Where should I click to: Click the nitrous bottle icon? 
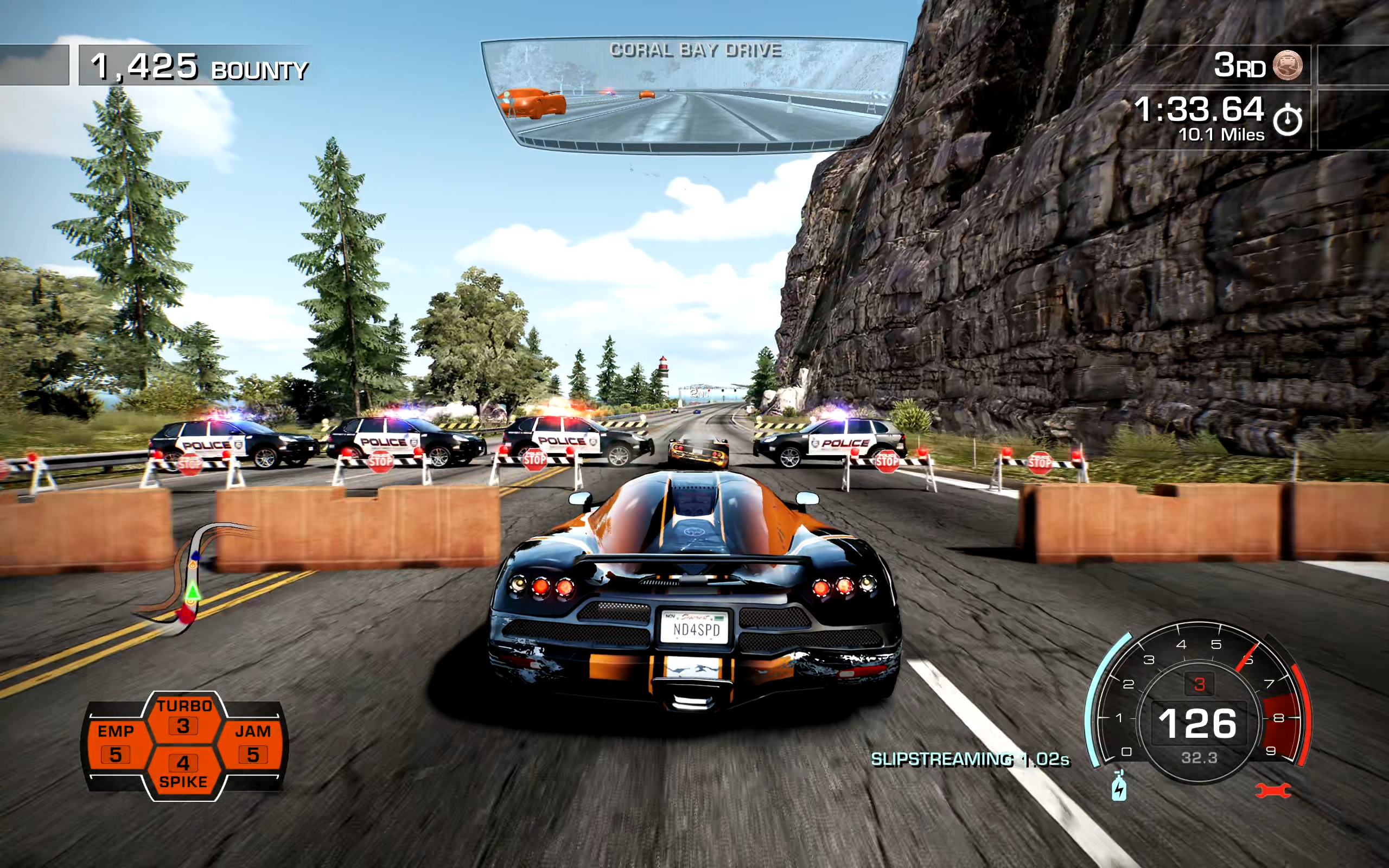click(1119, 787)
